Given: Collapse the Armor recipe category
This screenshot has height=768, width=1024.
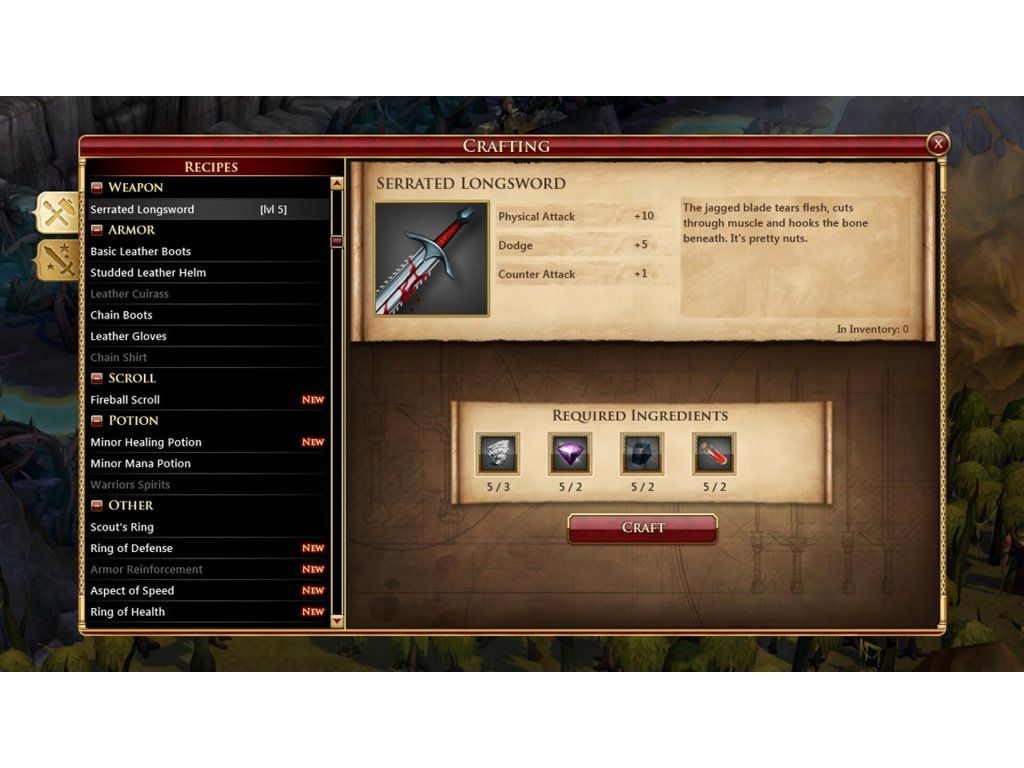Looking at the screenshot, I should pos(97,231).
